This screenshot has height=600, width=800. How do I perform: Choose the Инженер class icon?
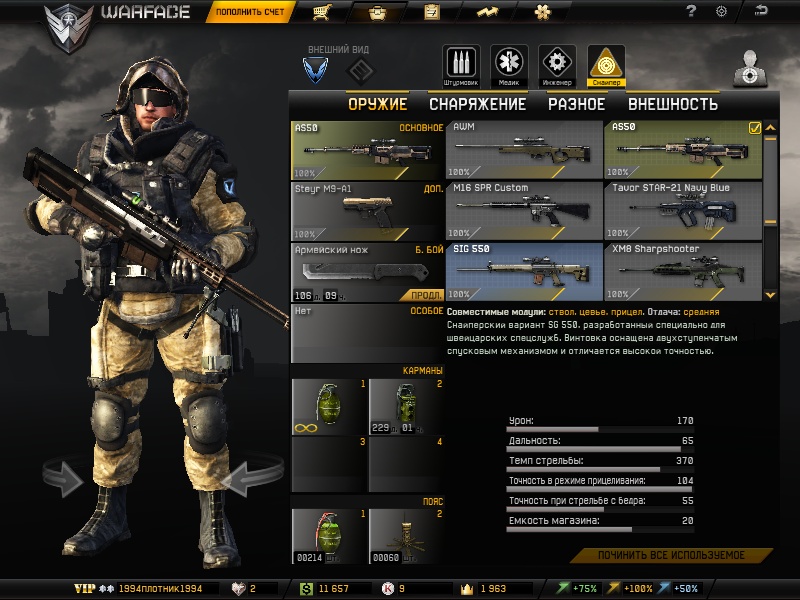click(x=557, y=63)
